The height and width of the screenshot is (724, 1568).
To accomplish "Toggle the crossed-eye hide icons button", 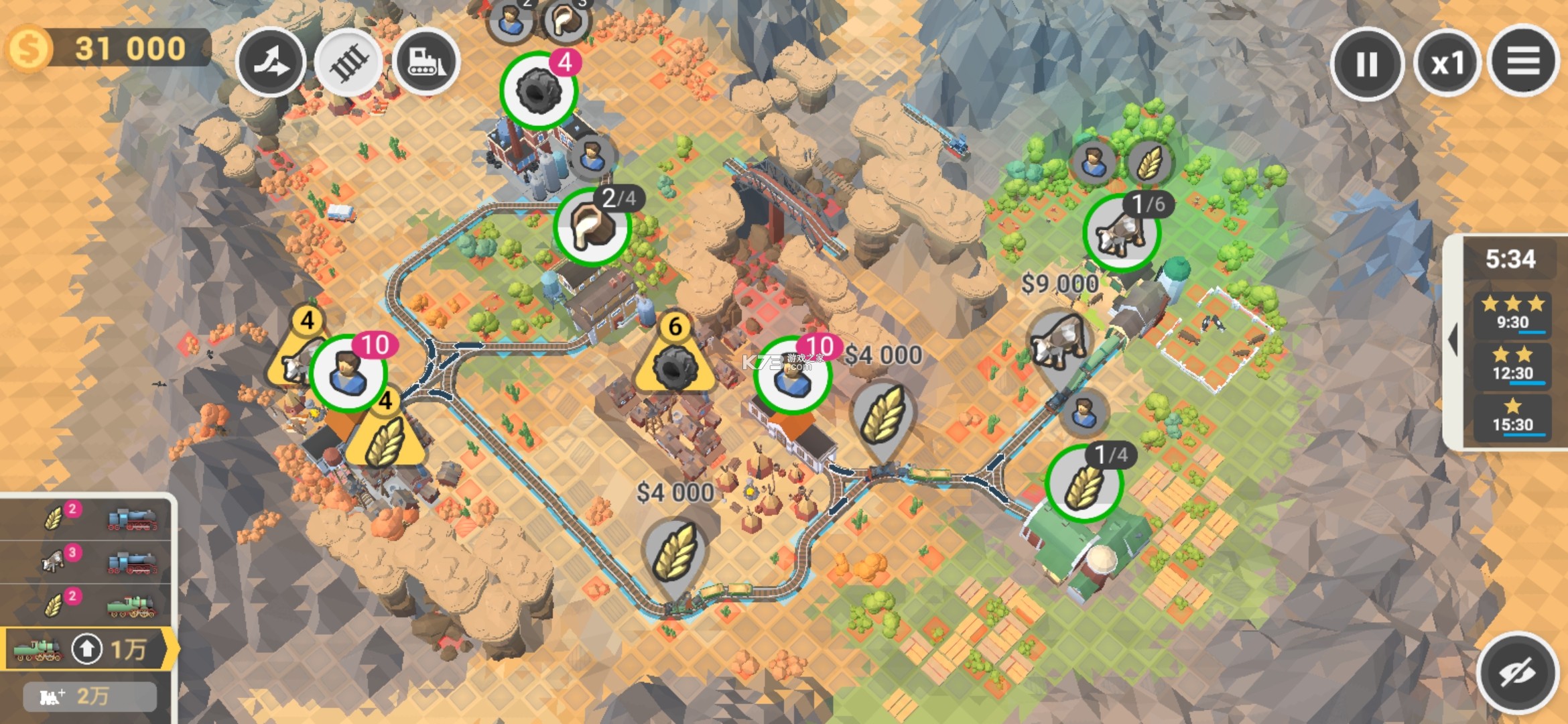I will coord(1517,673).
